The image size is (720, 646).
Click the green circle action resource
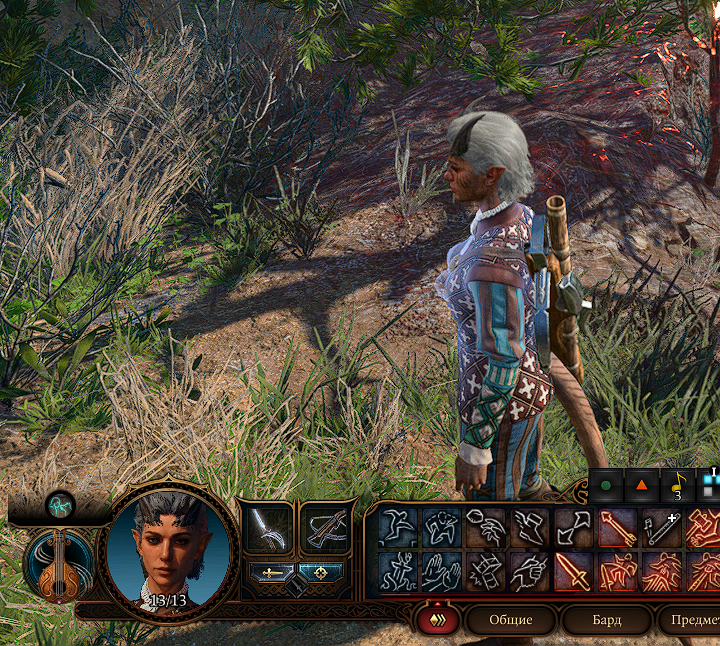coord(606,487)
